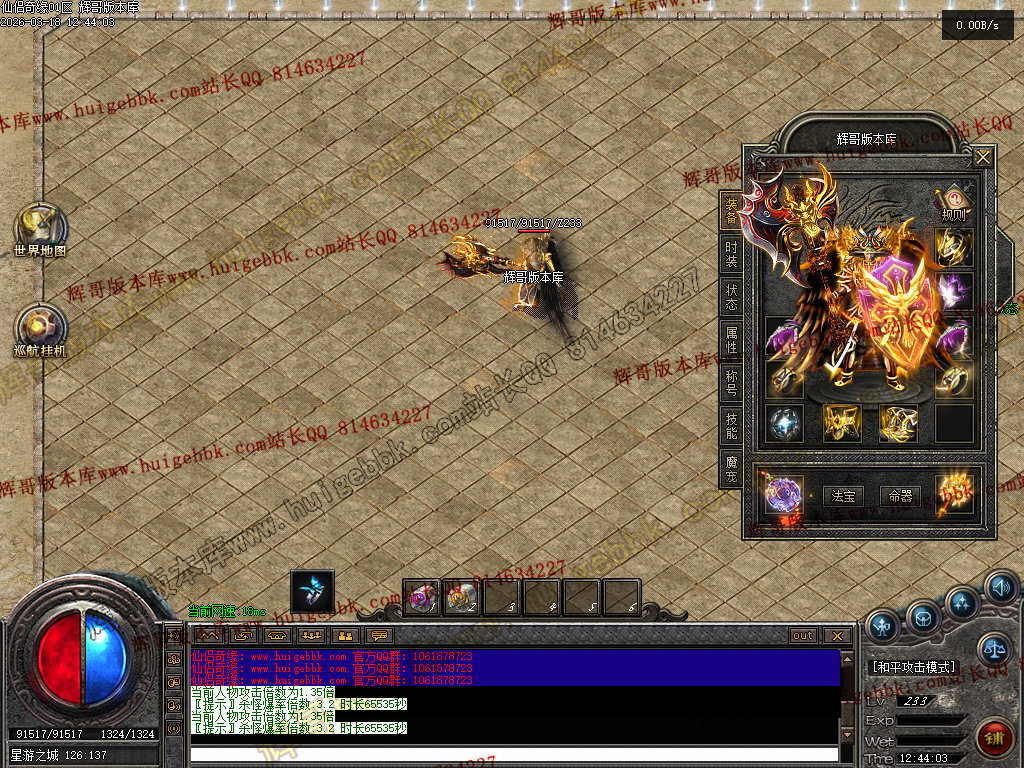Show the 属性 attributes tab

click(732, 338)
